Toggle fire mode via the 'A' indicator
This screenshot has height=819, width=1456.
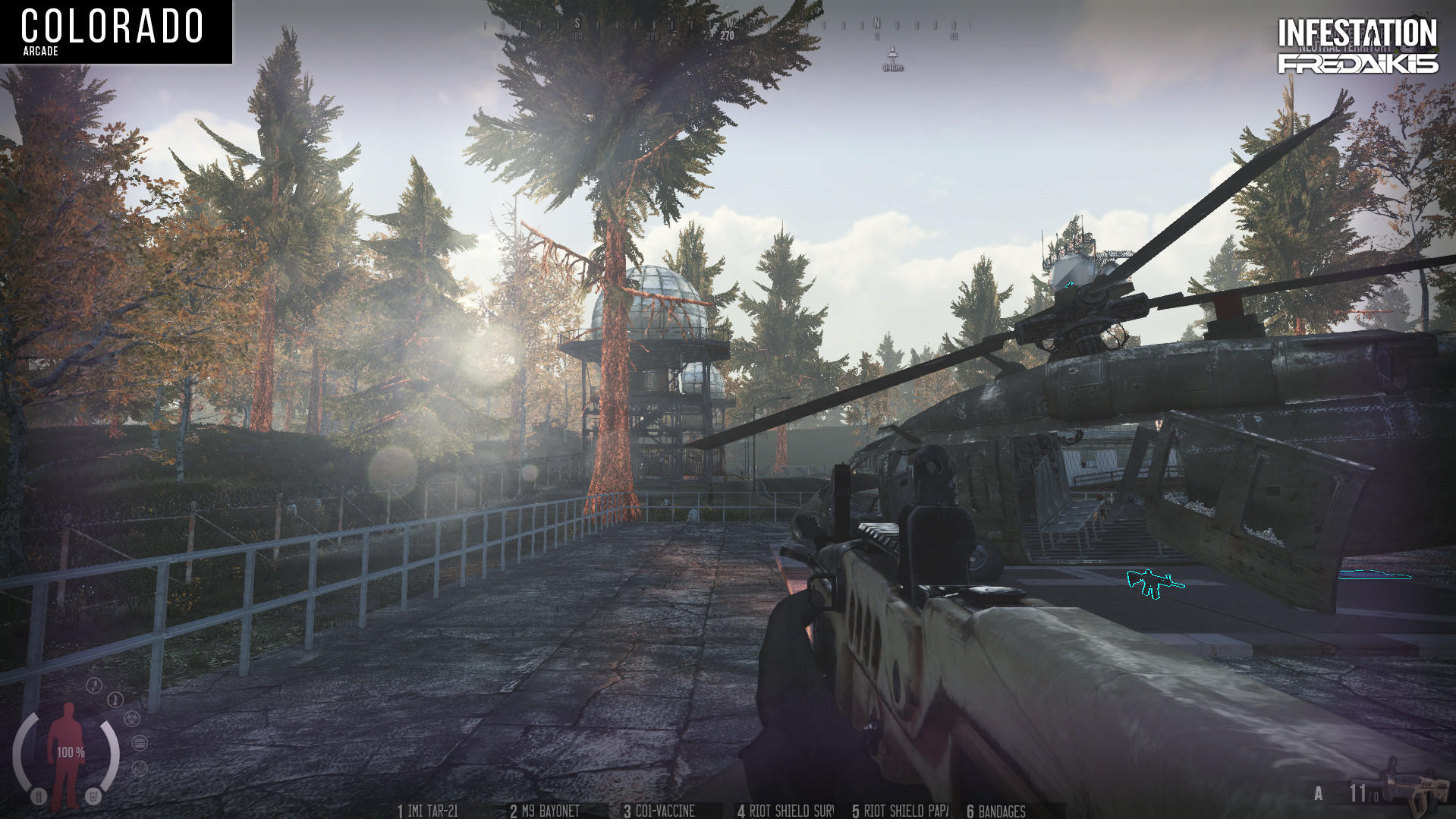click(x=1318, y=792)
